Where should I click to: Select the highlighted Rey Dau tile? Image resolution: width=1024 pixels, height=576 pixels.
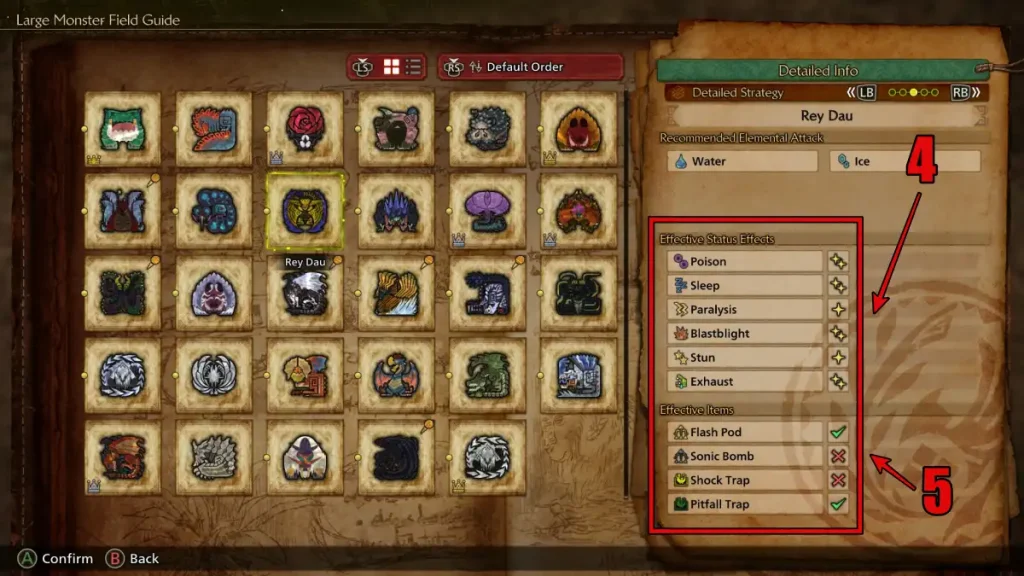pos(305,211)
